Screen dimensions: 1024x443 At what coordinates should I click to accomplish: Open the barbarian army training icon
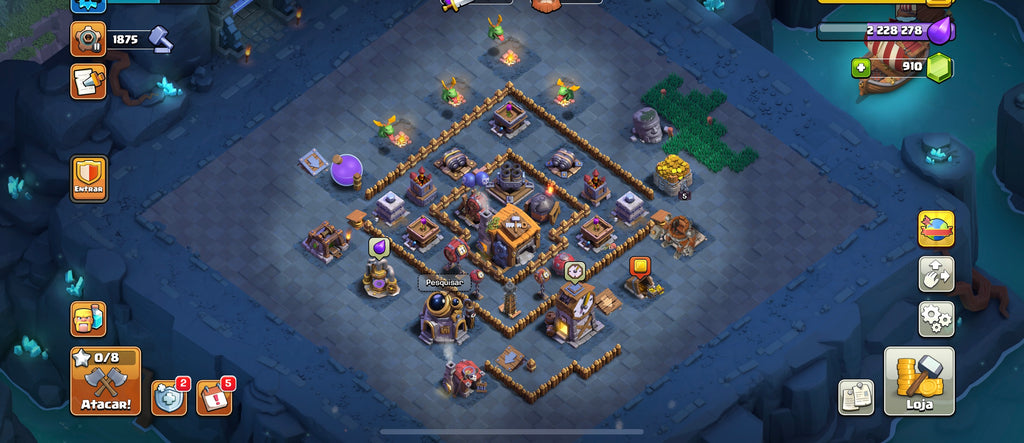point(88,319)
